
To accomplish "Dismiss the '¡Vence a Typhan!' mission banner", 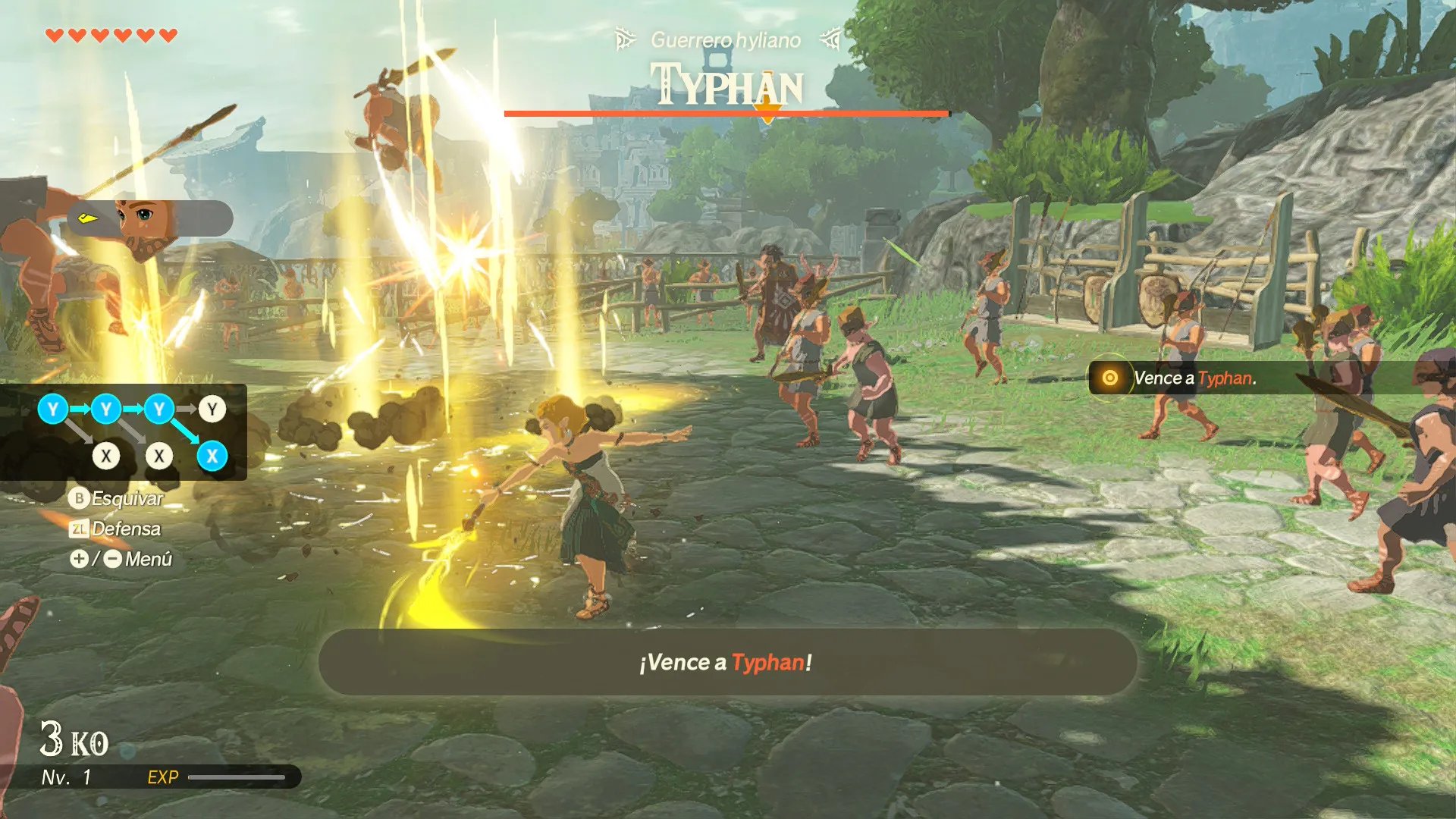I will point(726,662).
